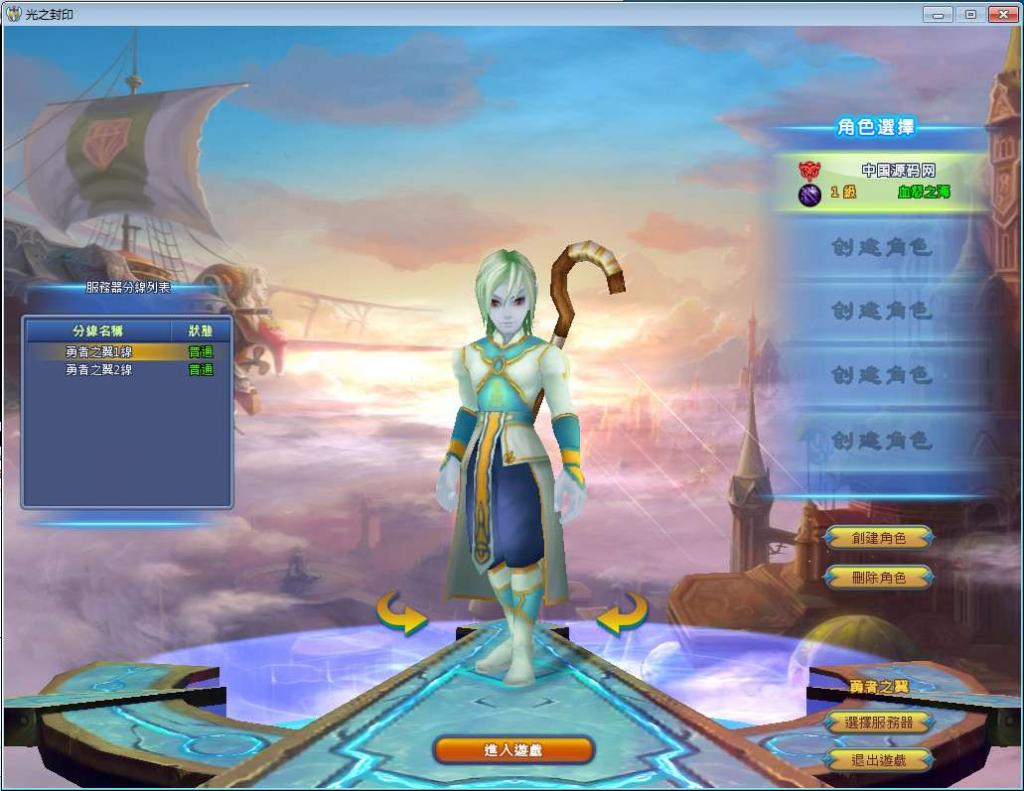
Task: Click the 進入遊戲 enter game button
Action: (x=514, y=749)
